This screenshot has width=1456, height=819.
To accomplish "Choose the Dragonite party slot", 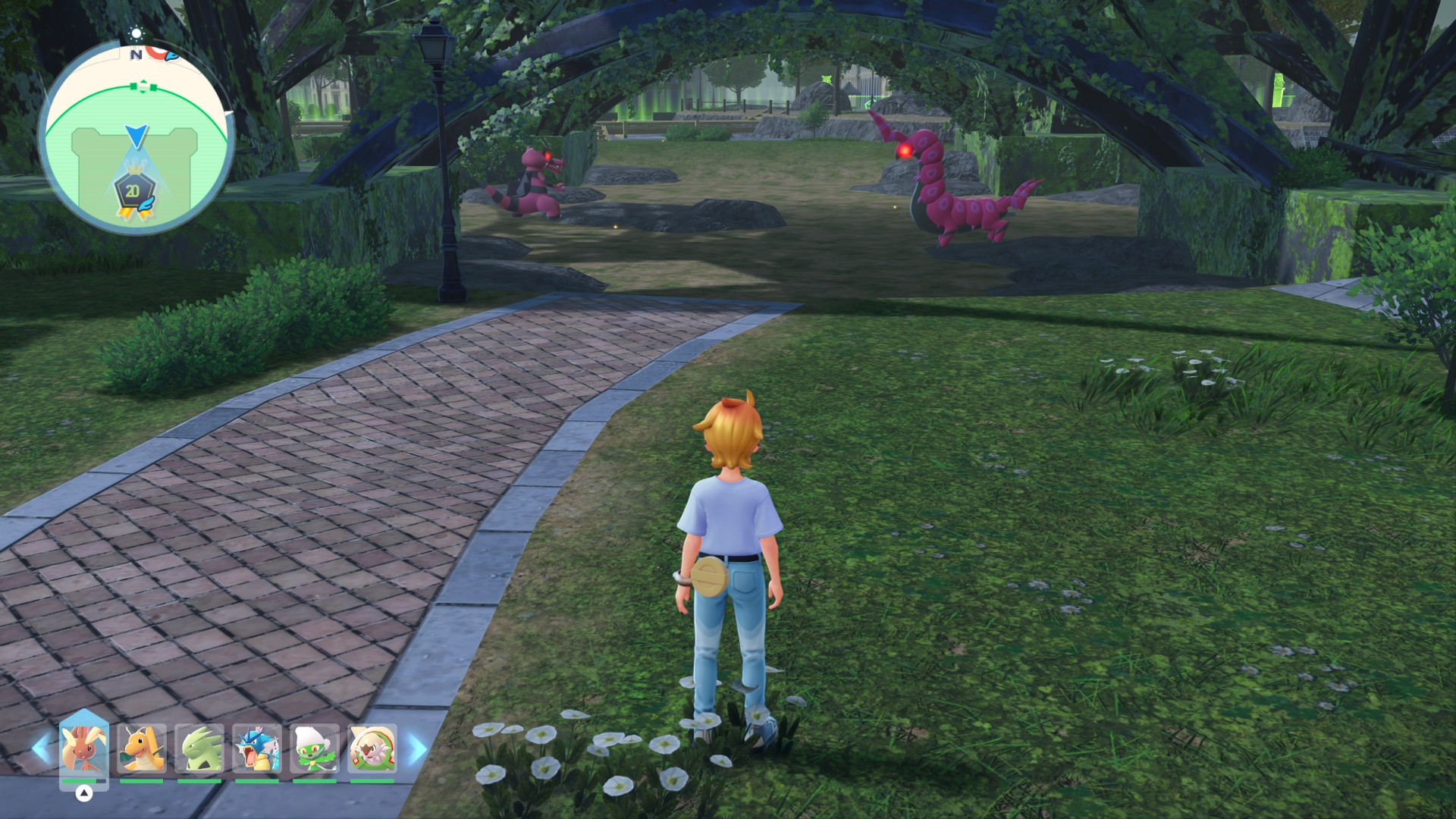I will click(x=141, y=749).
